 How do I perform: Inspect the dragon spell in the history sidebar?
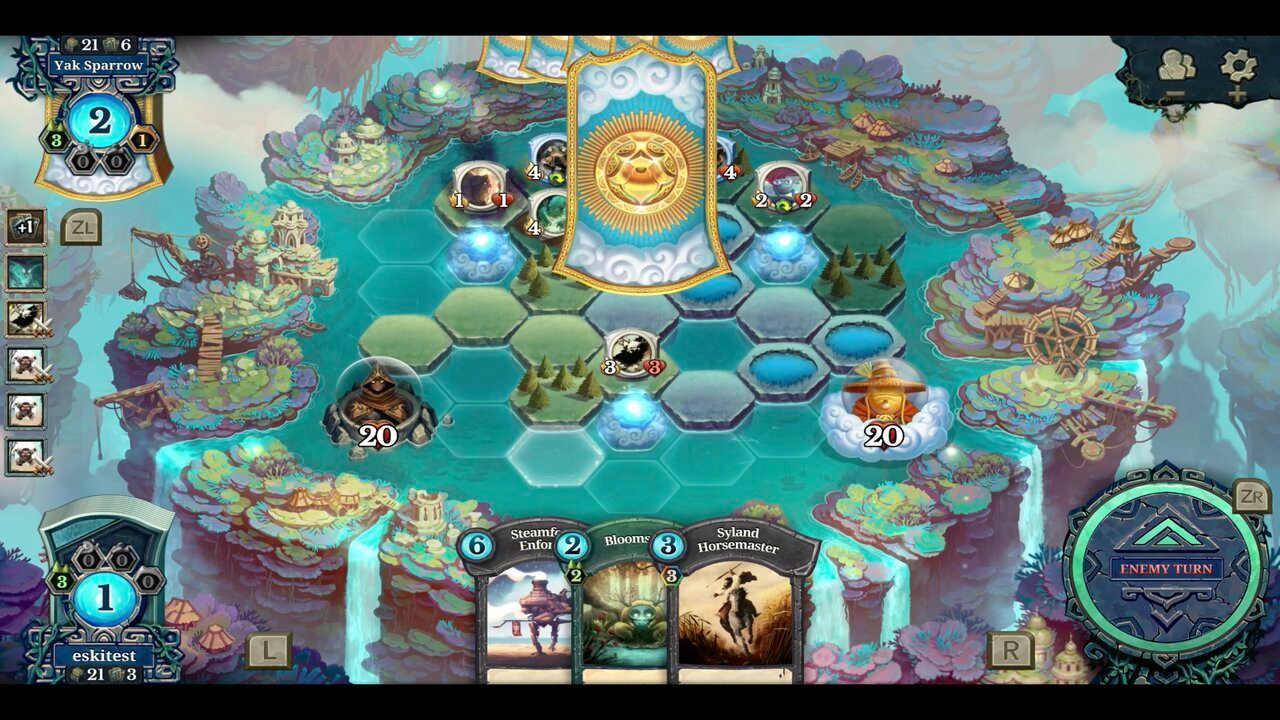(x=24, y=269)
